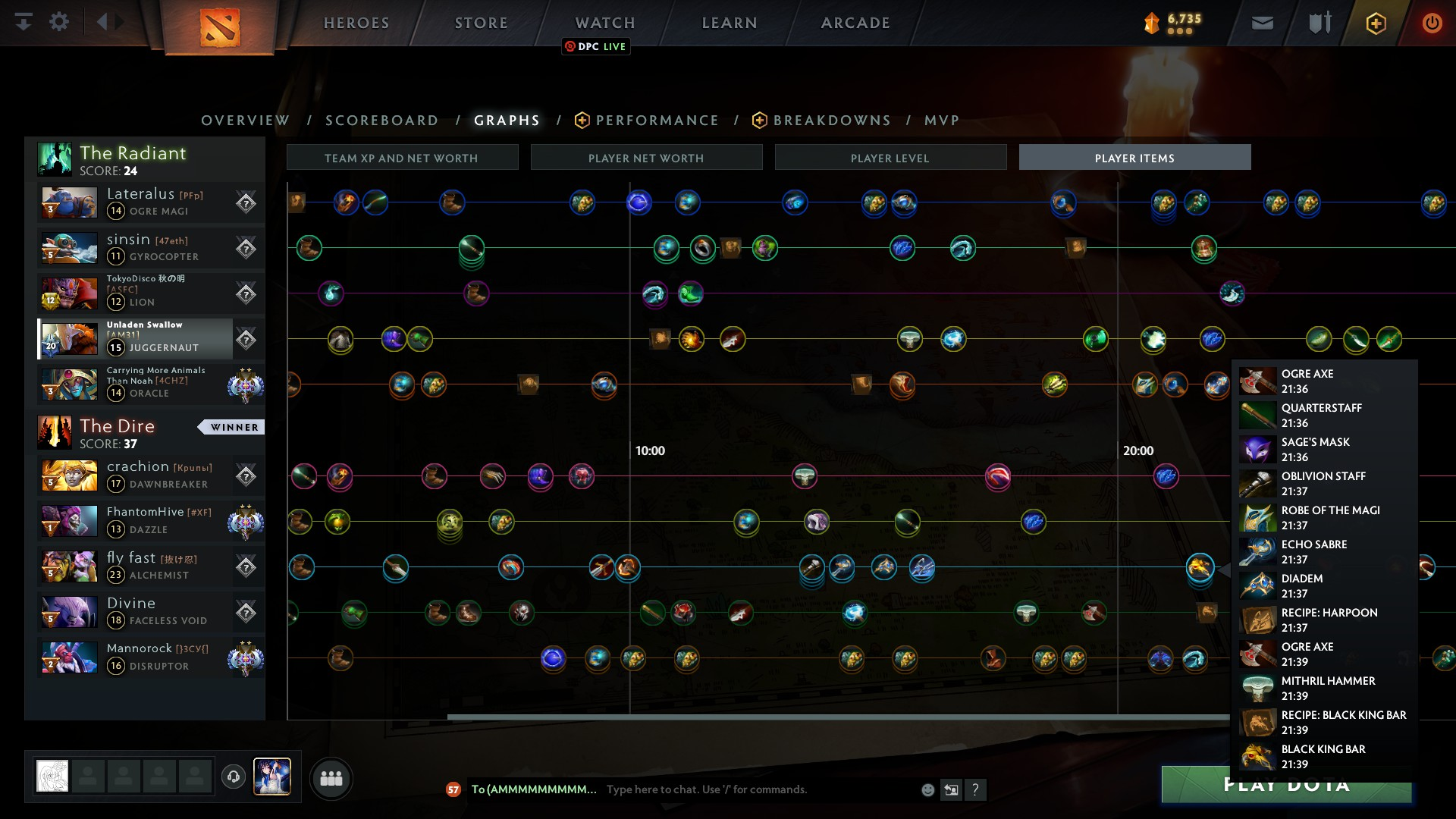The width and height of the screenshot is (1456, 819).
Task: Click the power exit icon top right
Action: click(x=1432, y=23)
